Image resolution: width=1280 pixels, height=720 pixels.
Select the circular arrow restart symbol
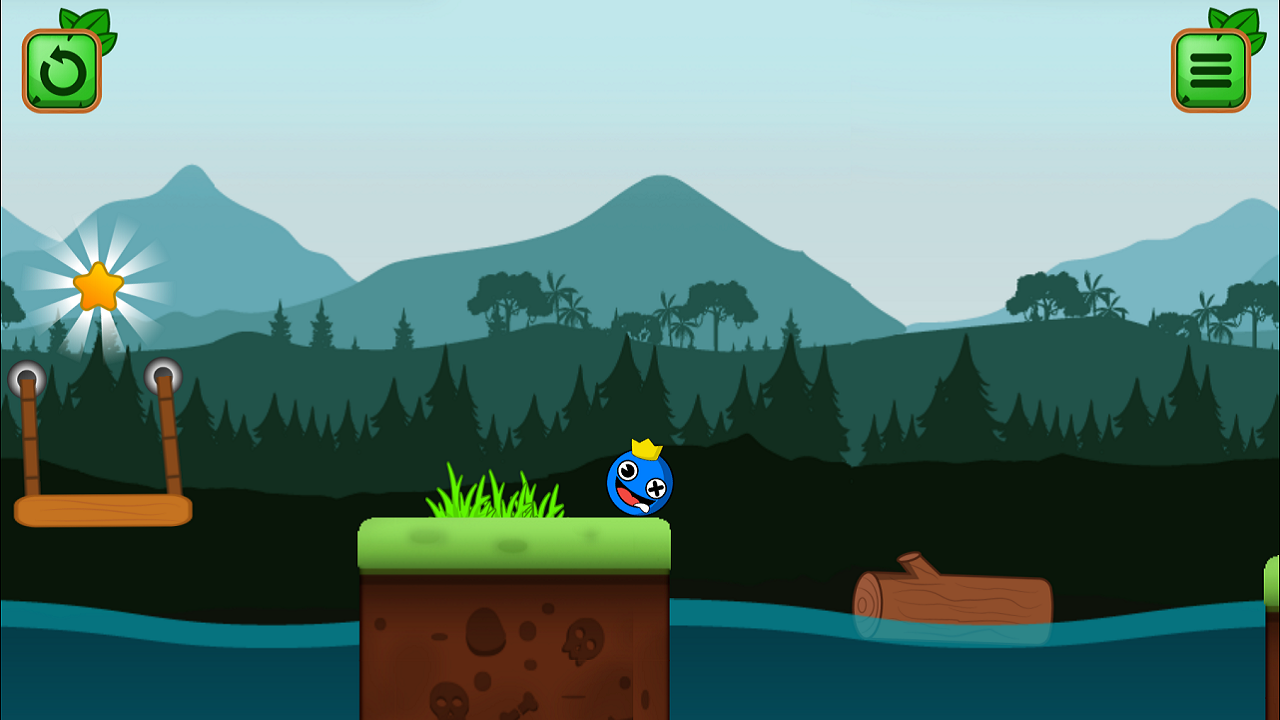tap(62, 69)
